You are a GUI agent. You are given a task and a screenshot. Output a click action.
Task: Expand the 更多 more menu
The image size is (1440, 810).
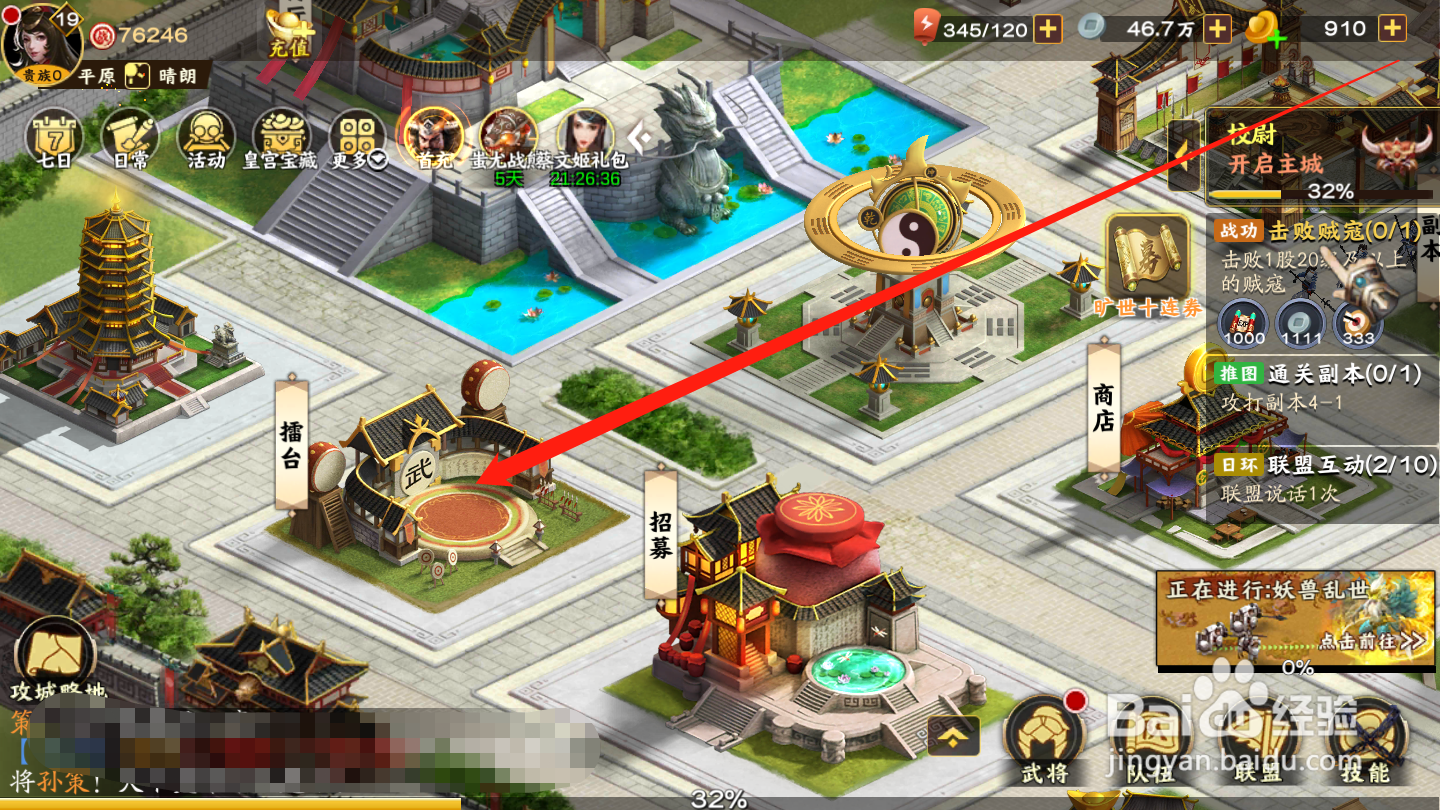356,142
